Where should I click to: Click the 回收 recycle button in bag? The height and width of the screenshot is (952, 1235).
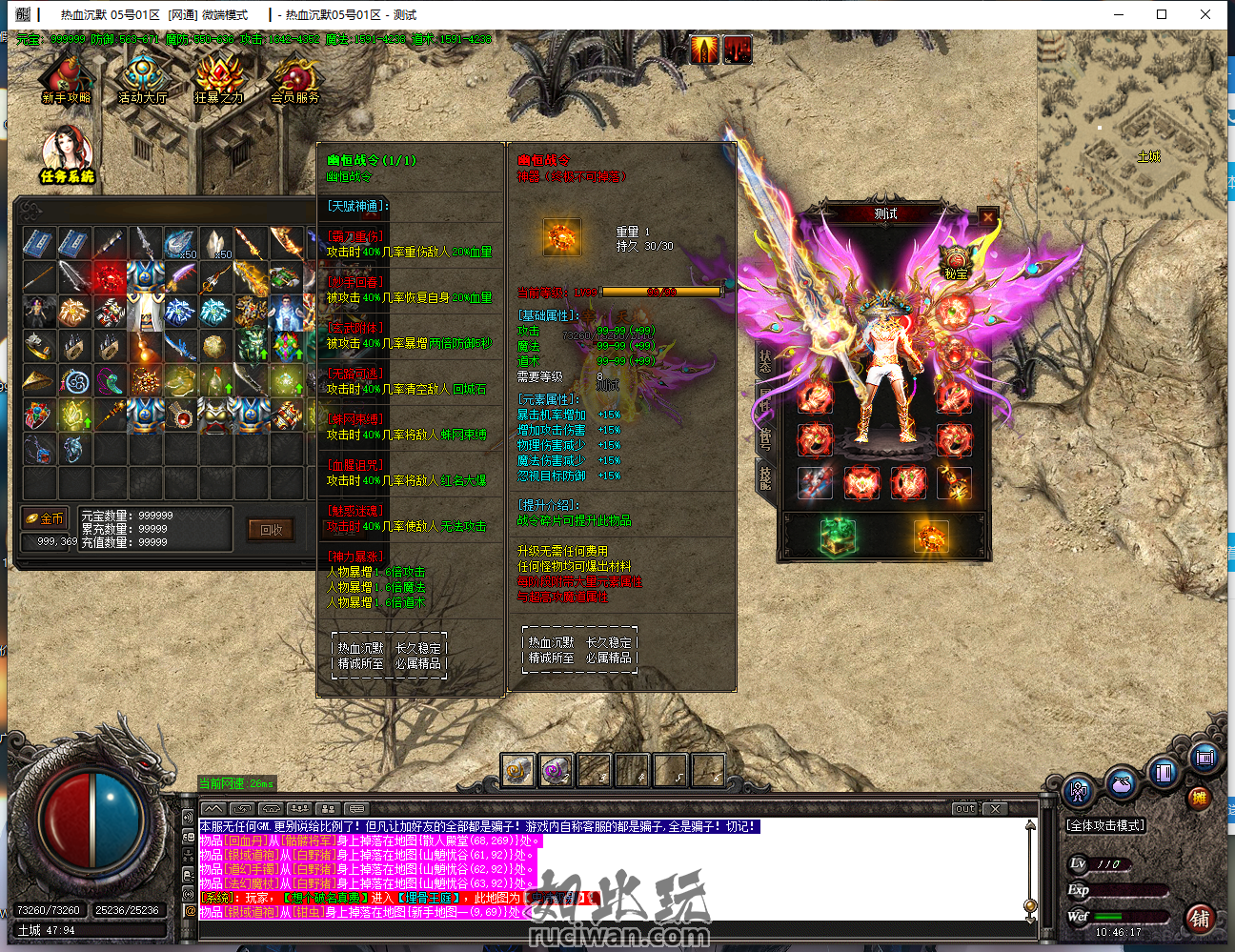pyautogui.click(x=271, y=530)
